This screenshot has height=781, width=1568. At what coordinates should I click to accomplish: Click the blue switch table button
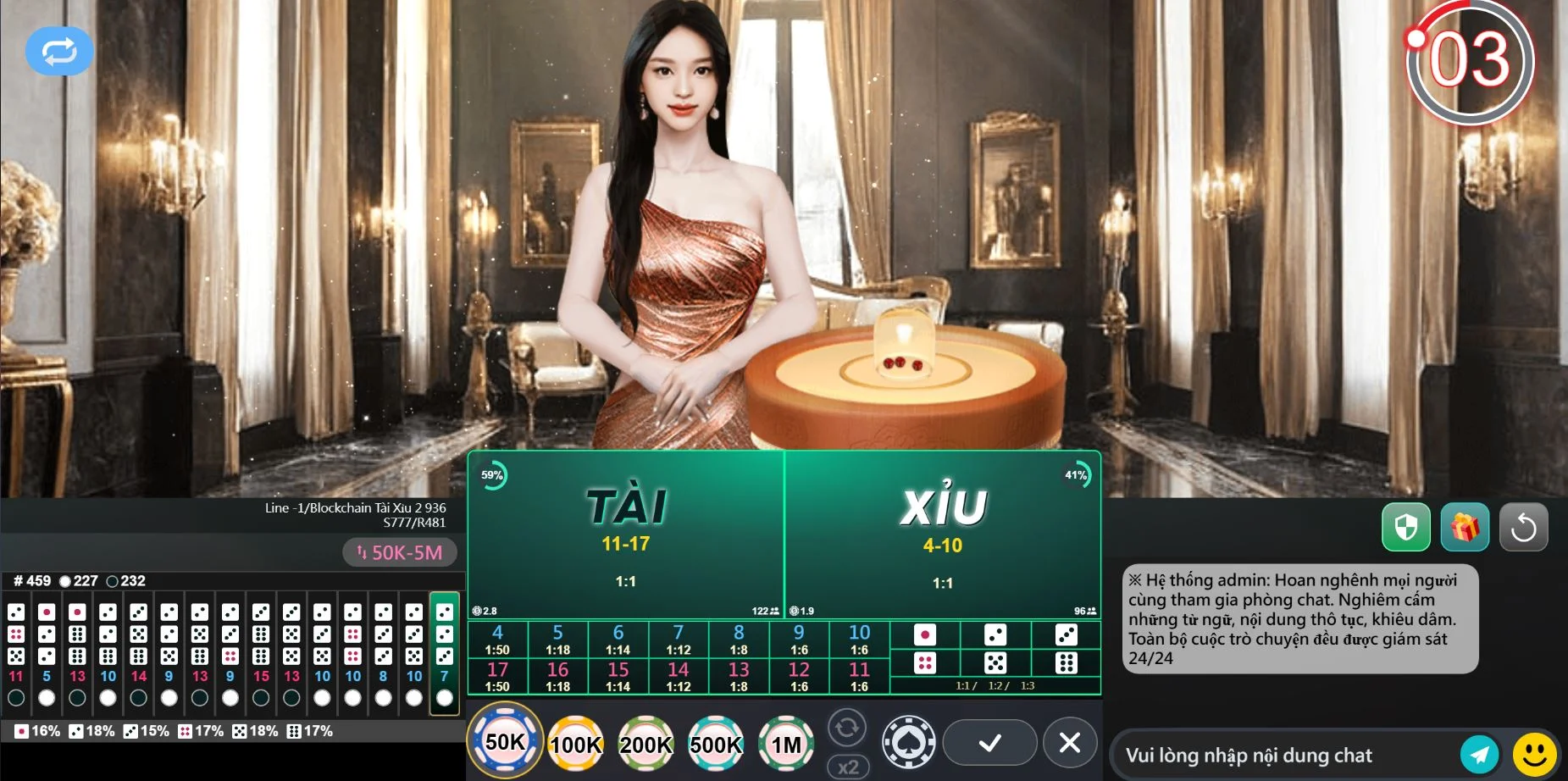[x=59, y=52]
